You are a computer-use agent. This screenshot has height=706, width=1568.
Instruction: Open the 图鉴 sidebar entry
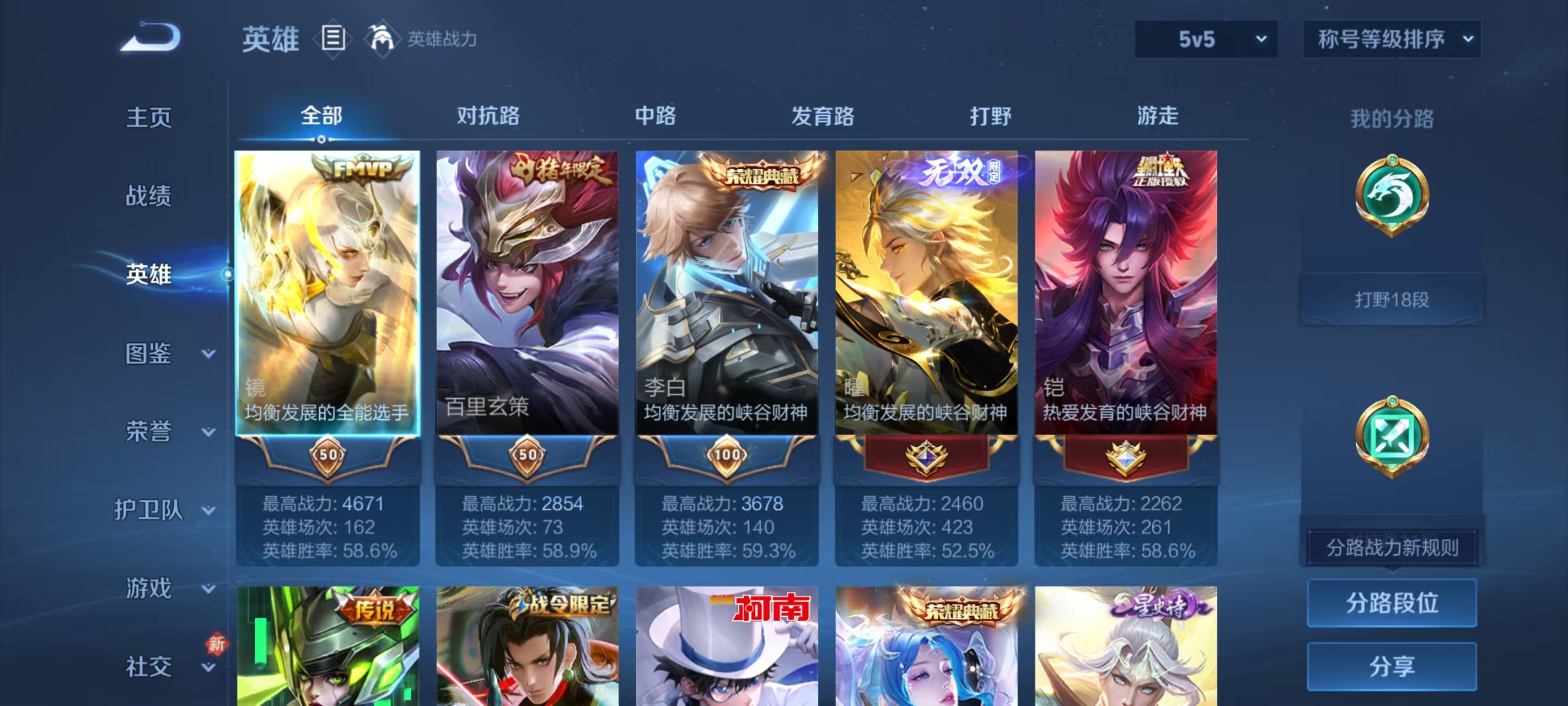148,352
